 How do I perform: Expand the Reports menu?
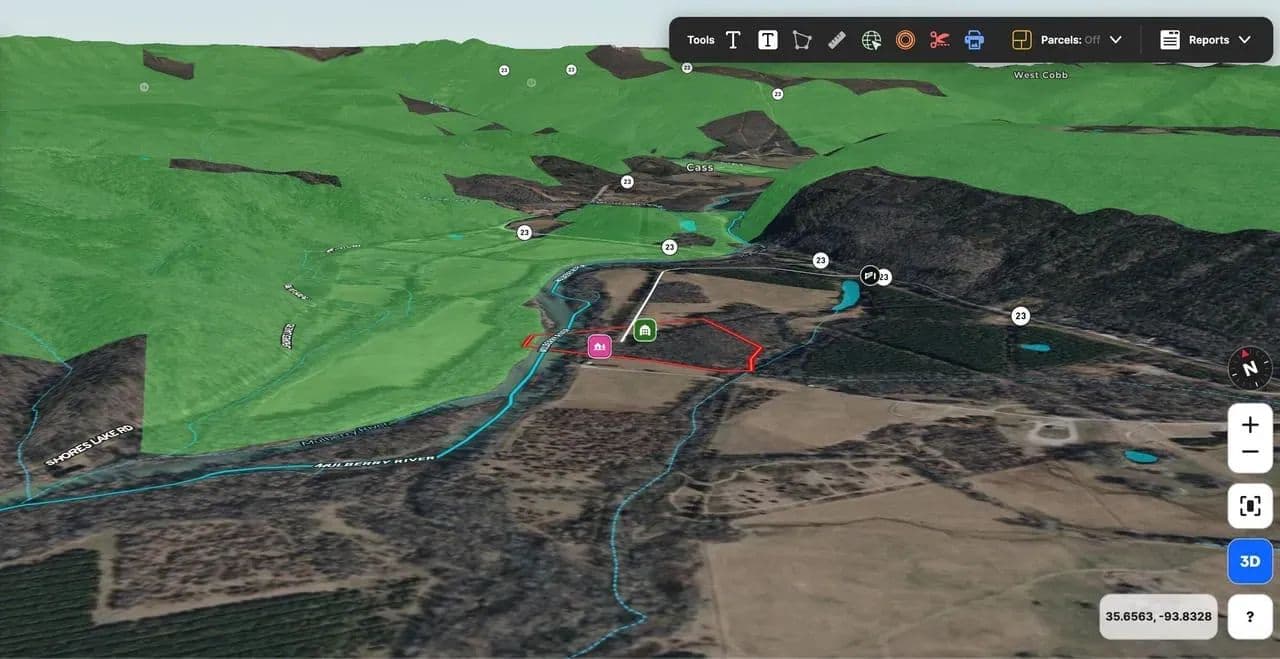1206,40
